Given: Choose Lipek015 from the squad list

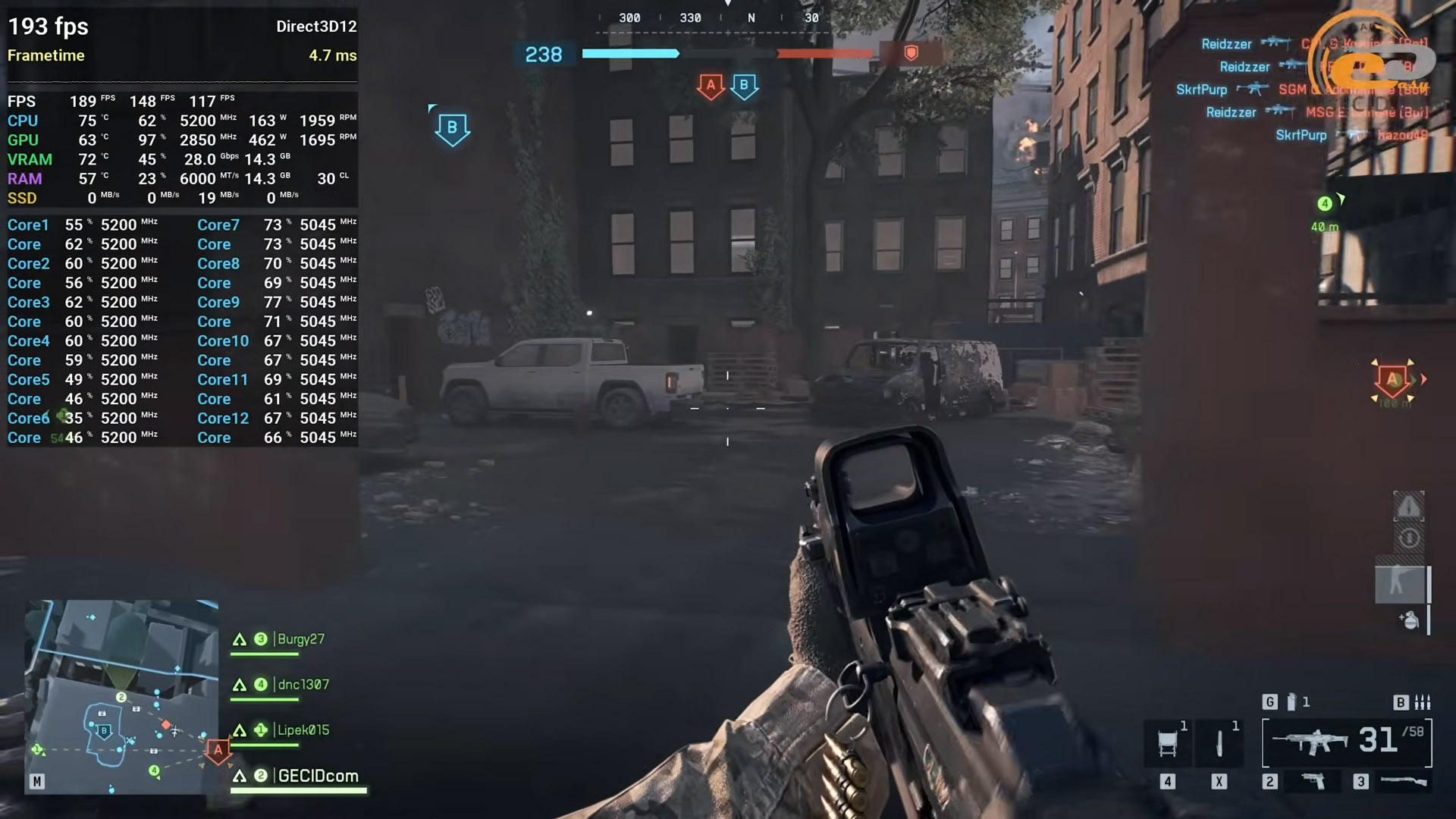Looking at the screenshot, I should 303,730.
